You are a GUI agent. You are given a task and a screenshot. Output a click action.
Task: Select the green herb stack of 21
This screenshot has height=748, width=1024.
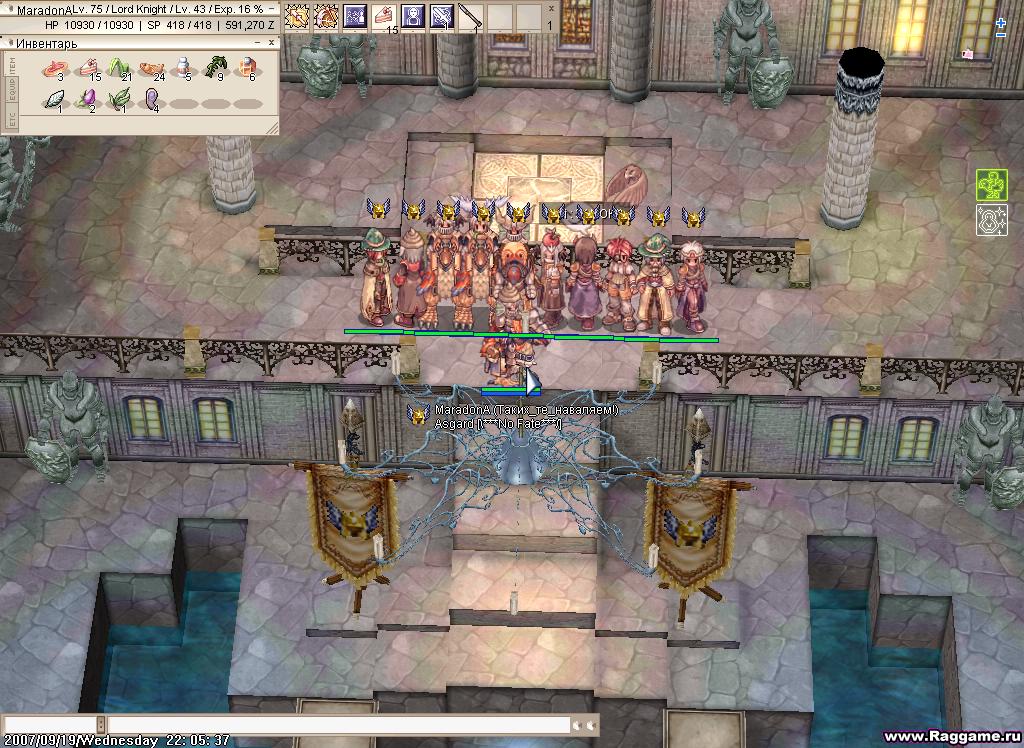pos(120,69)
